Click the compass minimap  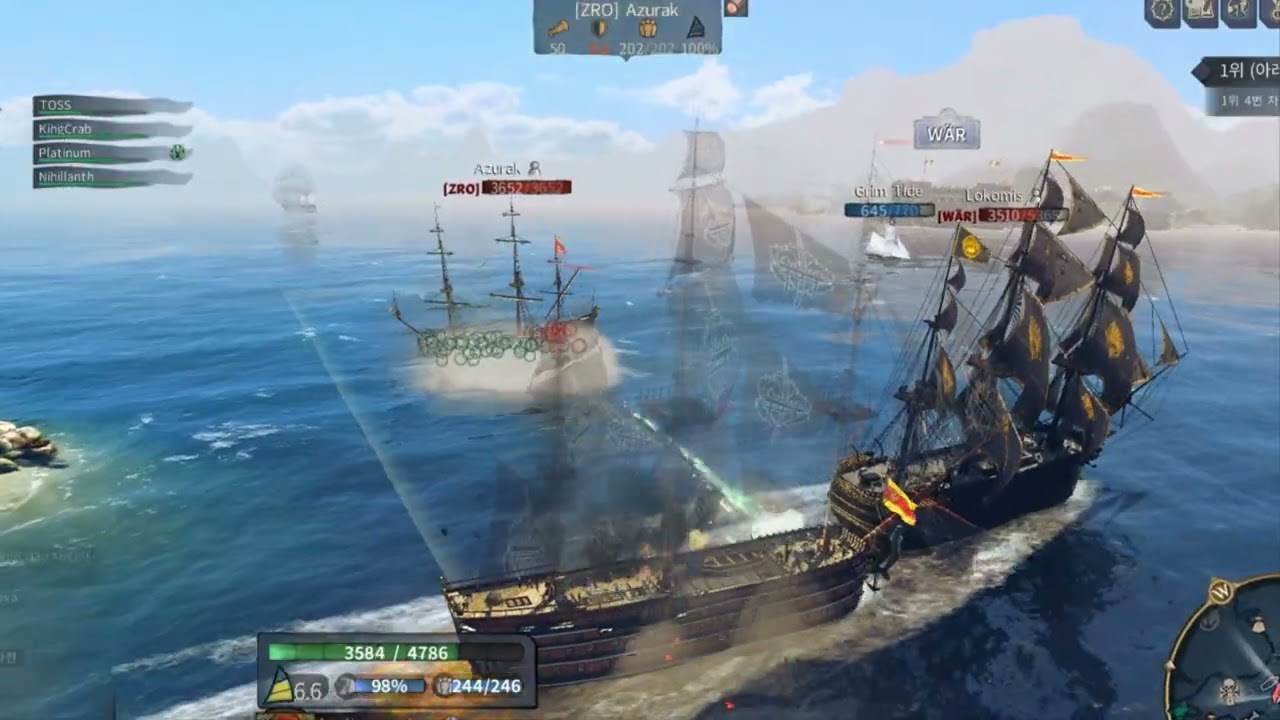point(1228,652)
